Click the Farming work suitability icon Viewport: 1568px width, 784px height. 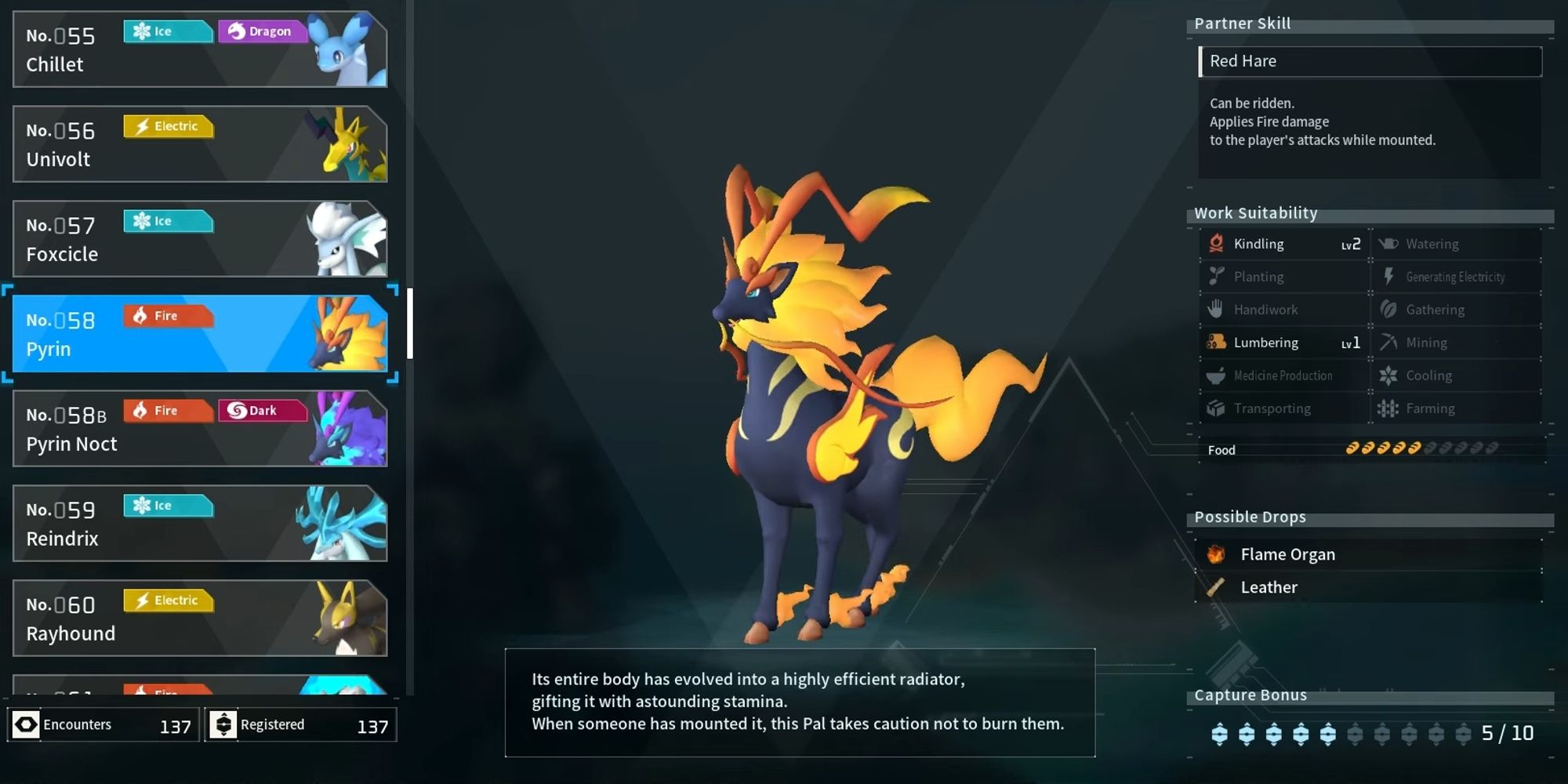tap(1388, 408)
